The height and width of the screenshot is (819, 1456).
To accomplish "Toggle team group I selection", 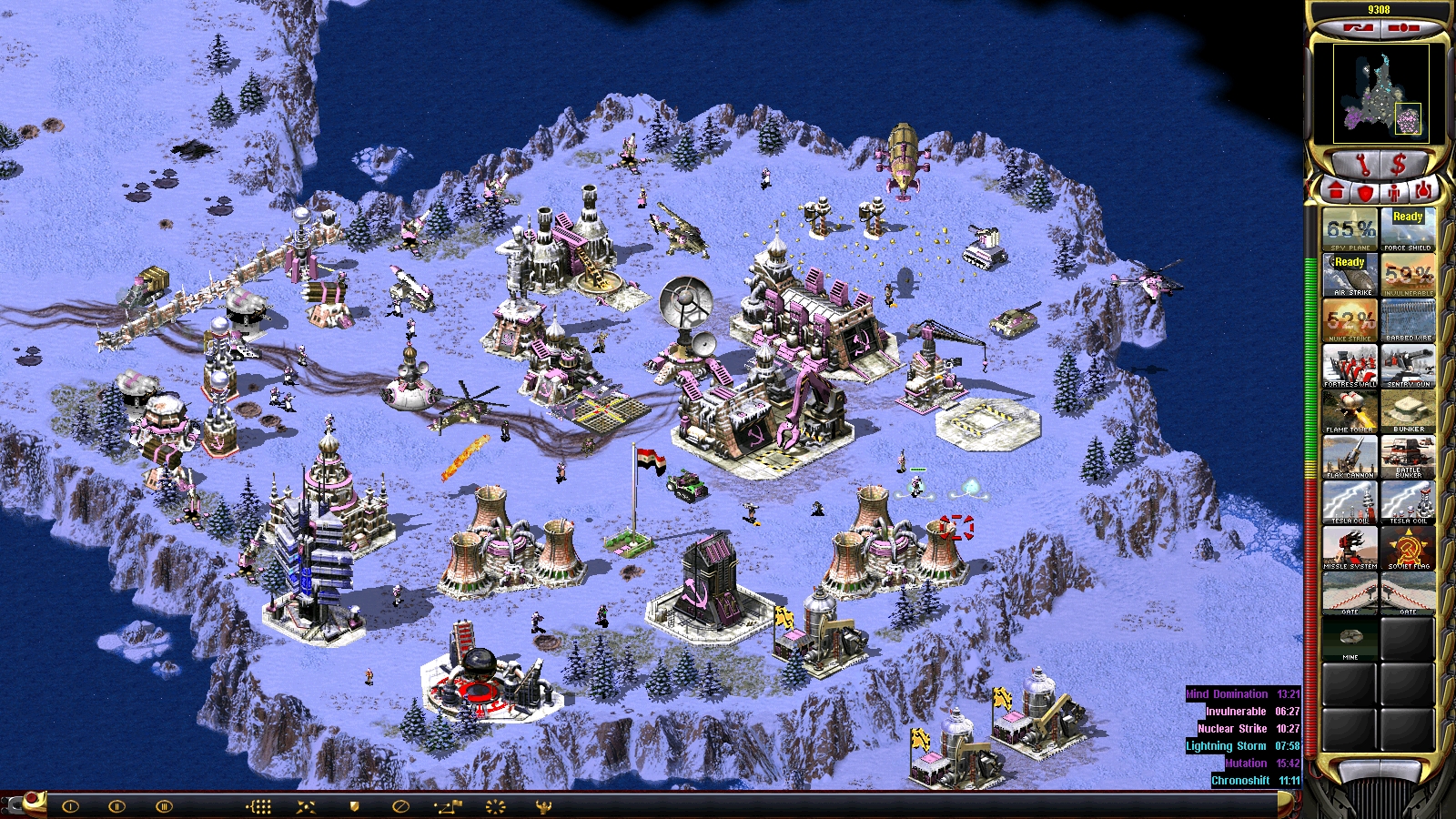I will point(70,804).
